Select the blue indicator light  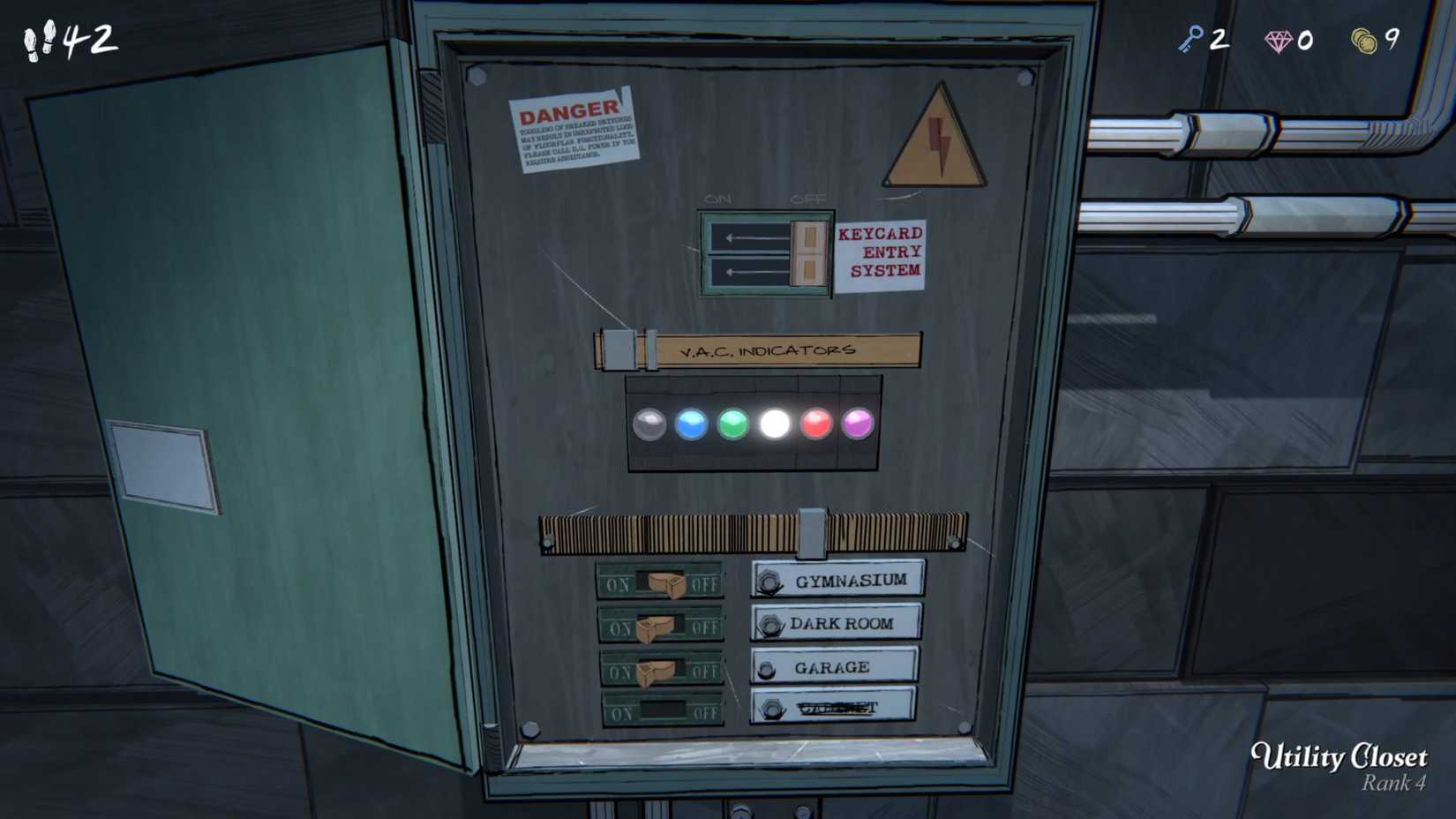tap(692, 423)
